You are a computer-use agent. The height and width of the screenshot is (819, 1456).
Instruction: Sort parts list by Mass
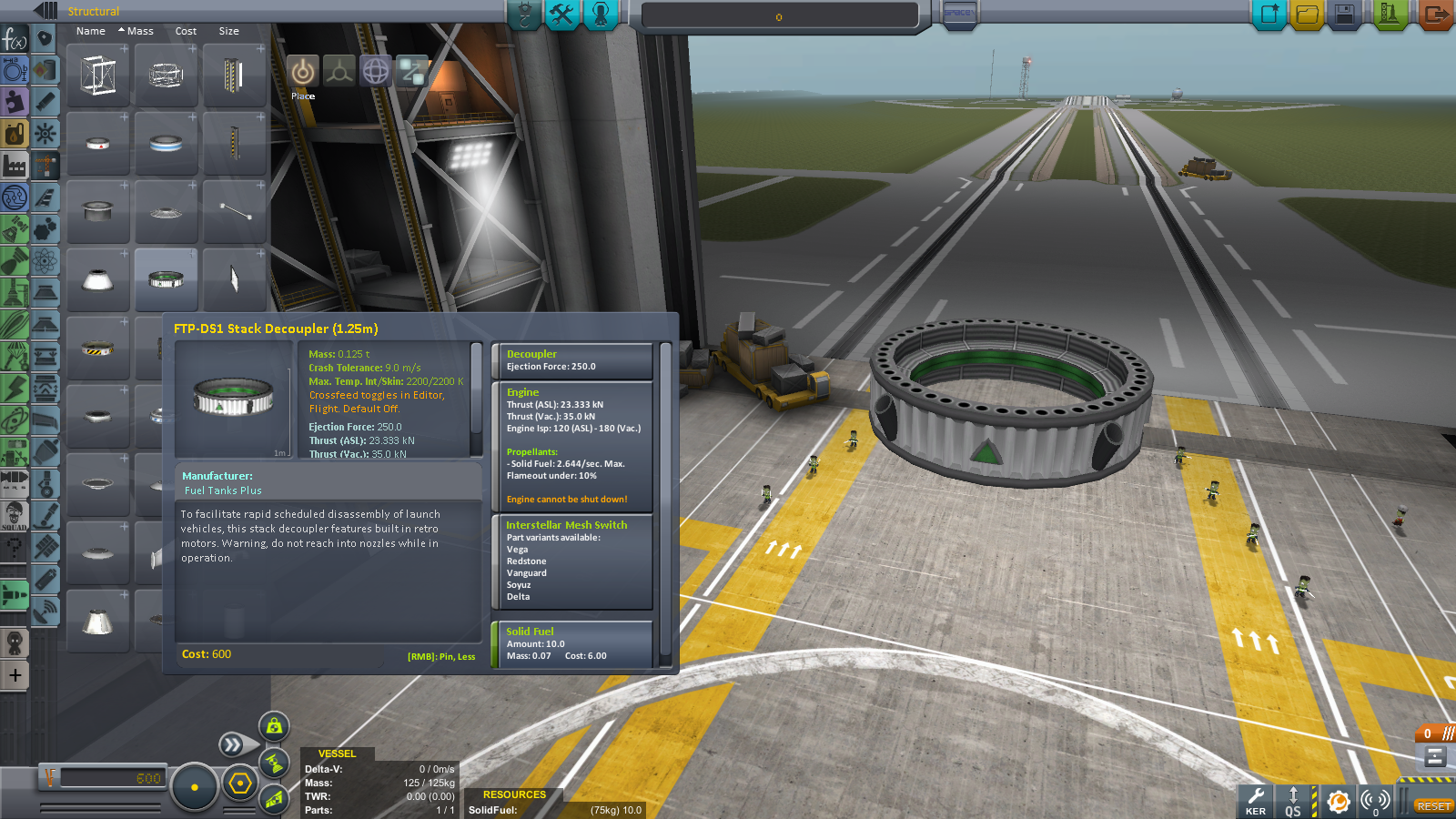139,31
